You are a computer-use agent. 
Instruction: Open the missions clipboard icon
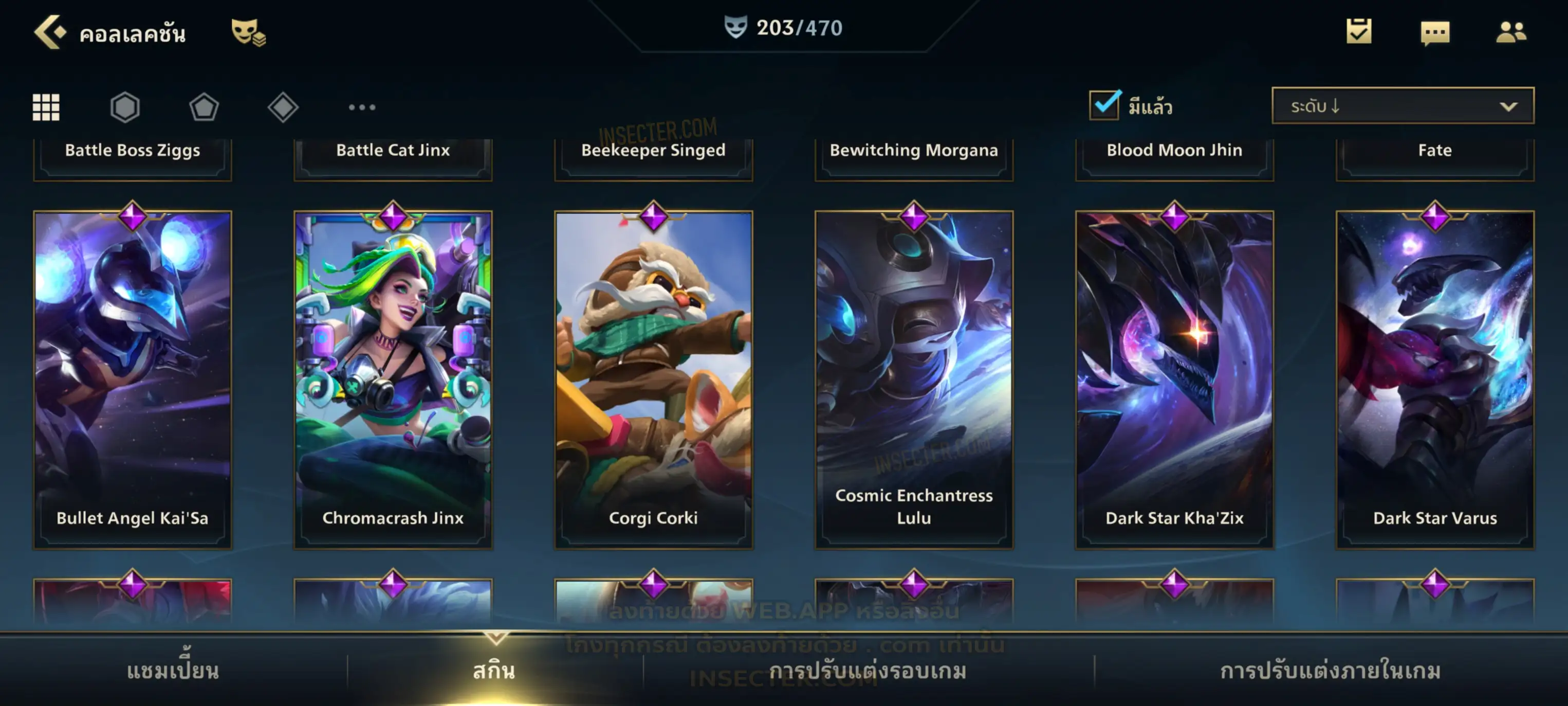(x=1359, y=31)
